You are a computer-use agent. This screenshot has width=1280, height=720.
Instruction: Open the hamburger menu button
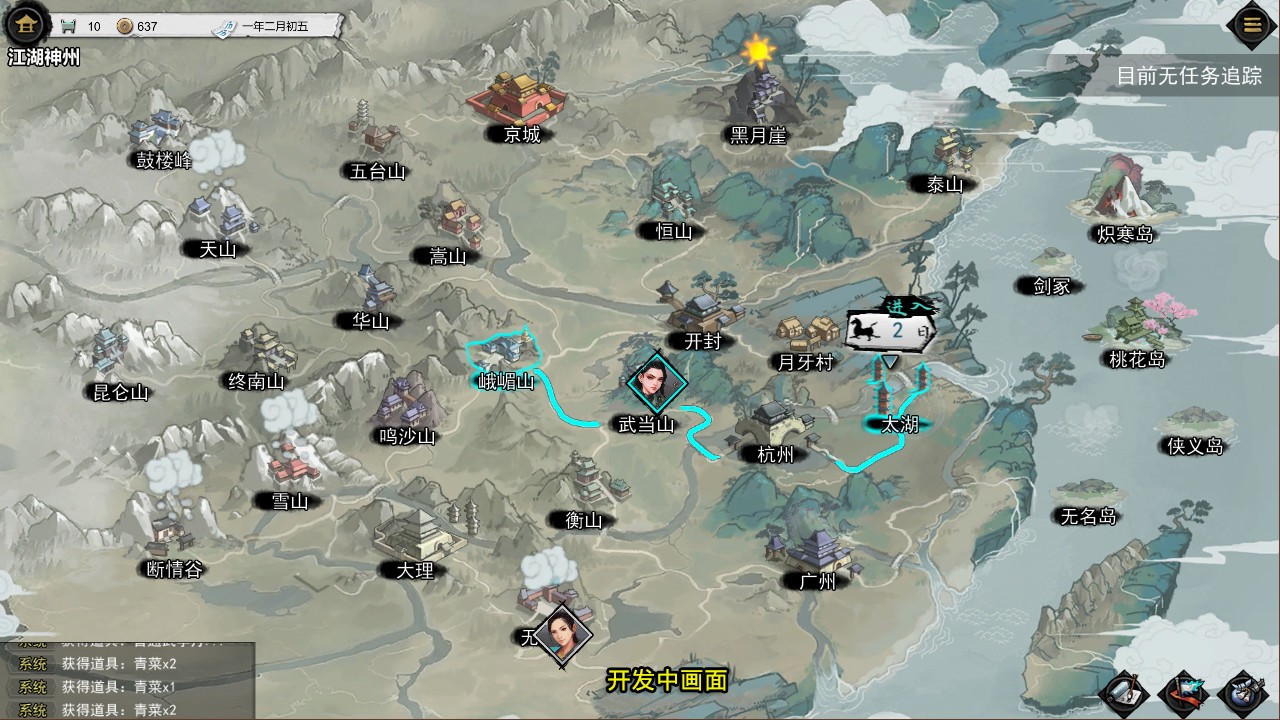point(1252,25)
